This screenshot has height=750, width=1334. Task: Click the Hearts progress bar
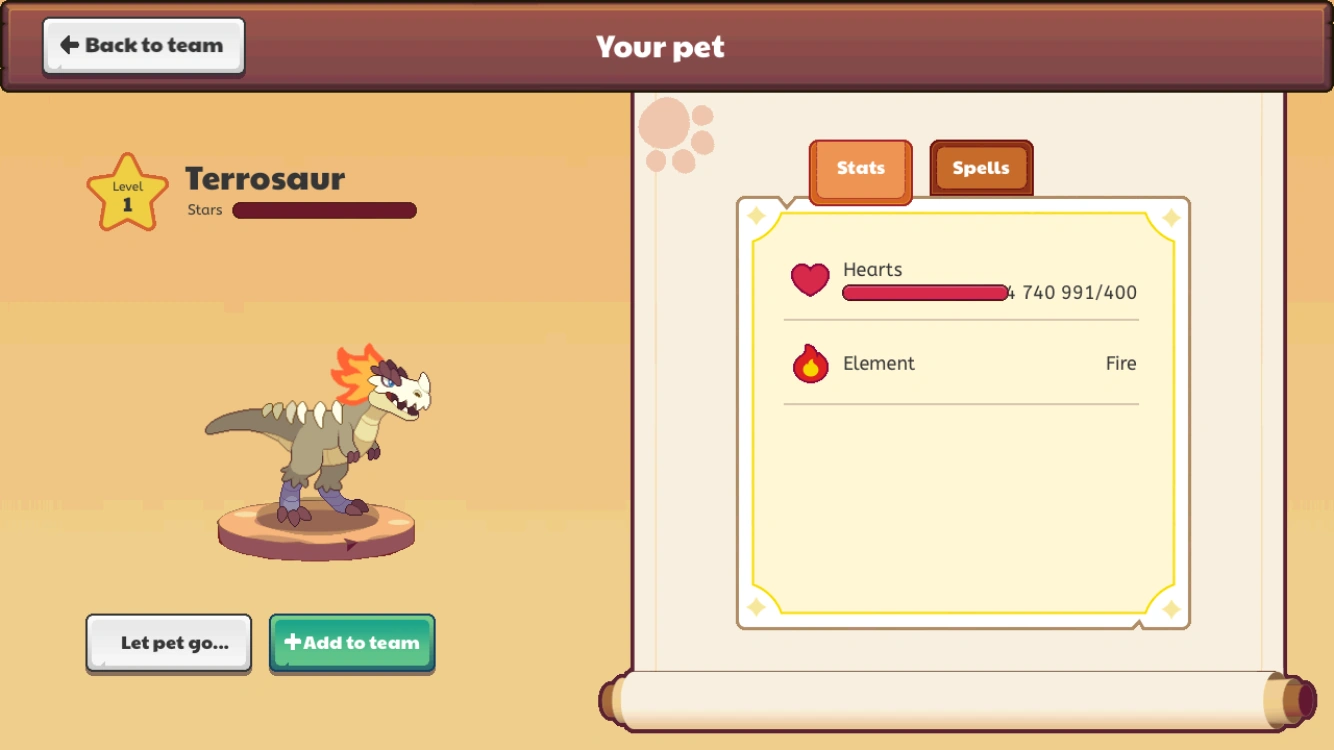pos(924,293)
